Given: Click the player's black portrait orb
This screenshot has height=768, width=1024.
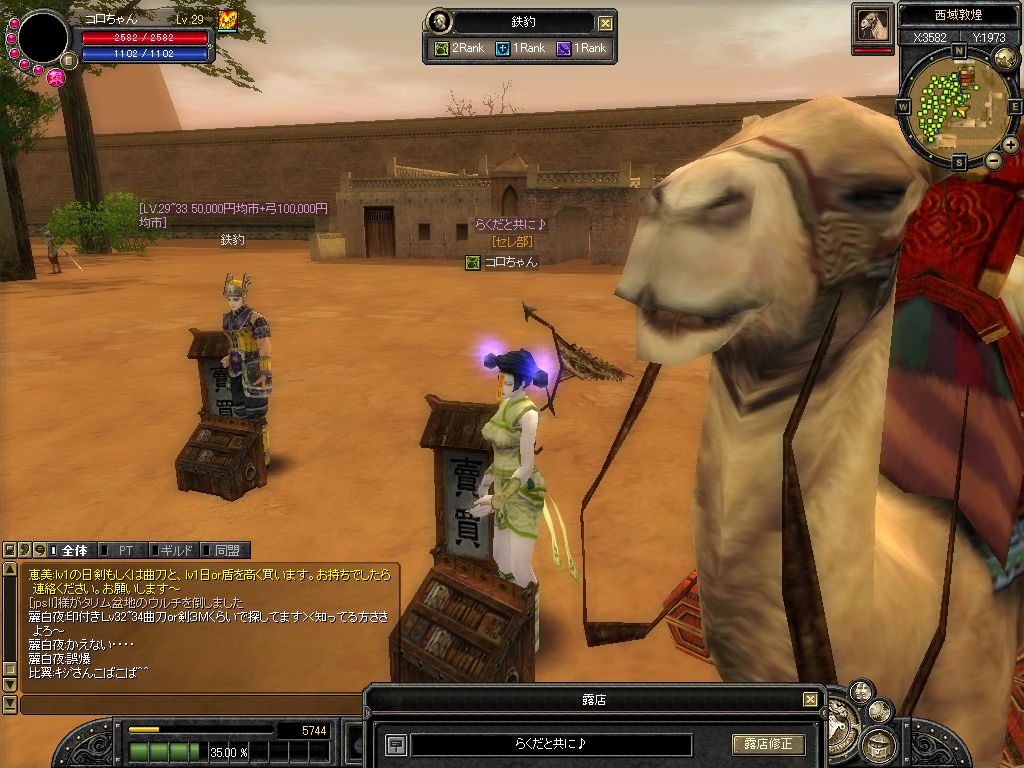Looking at the screenshot, I should (43, 38).
